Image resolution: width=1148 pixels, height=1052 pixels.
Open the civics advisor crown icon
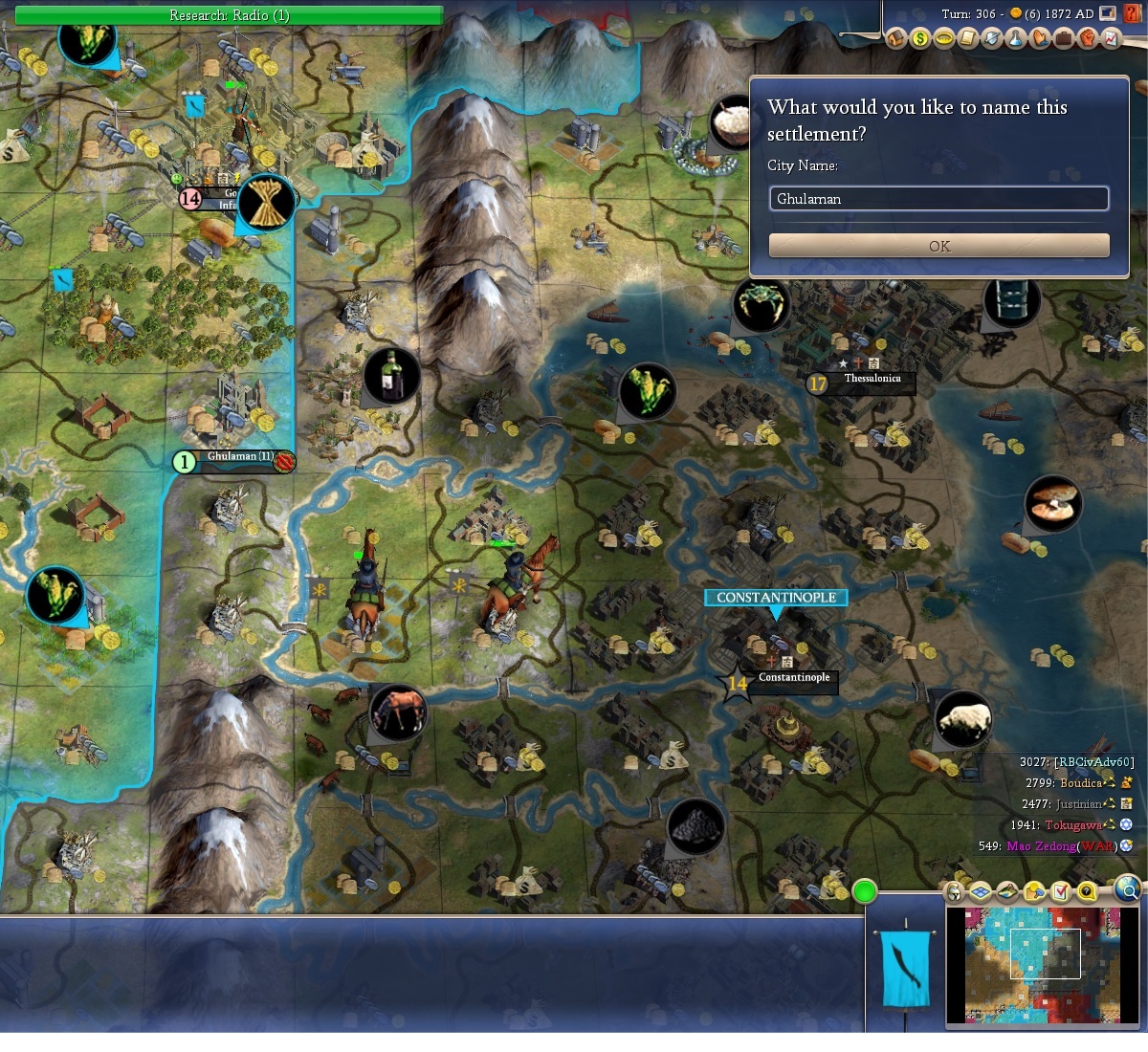pos(944,38)
